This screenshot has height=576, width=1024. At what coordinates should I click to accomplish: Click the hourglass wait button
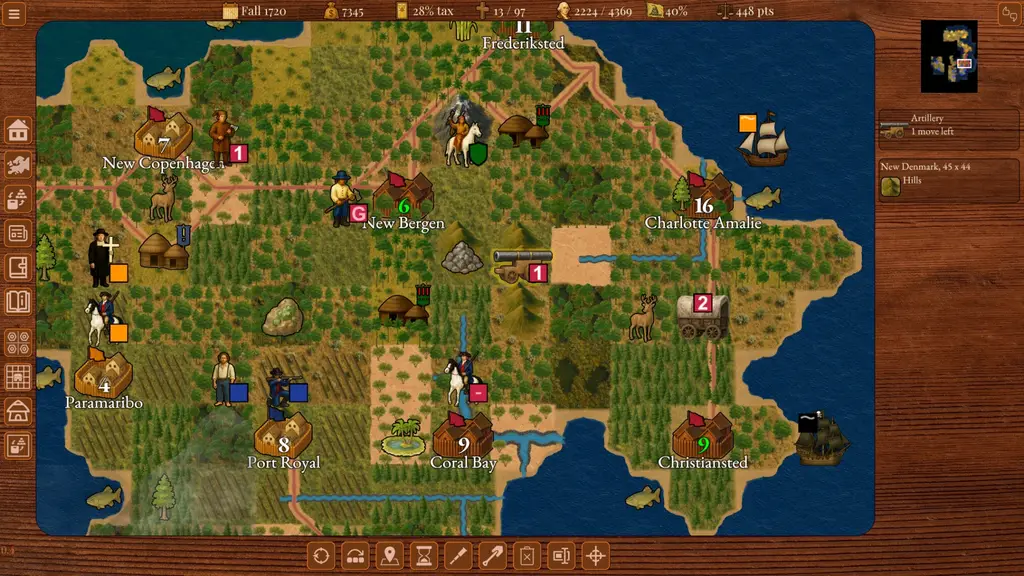[424, 555]
